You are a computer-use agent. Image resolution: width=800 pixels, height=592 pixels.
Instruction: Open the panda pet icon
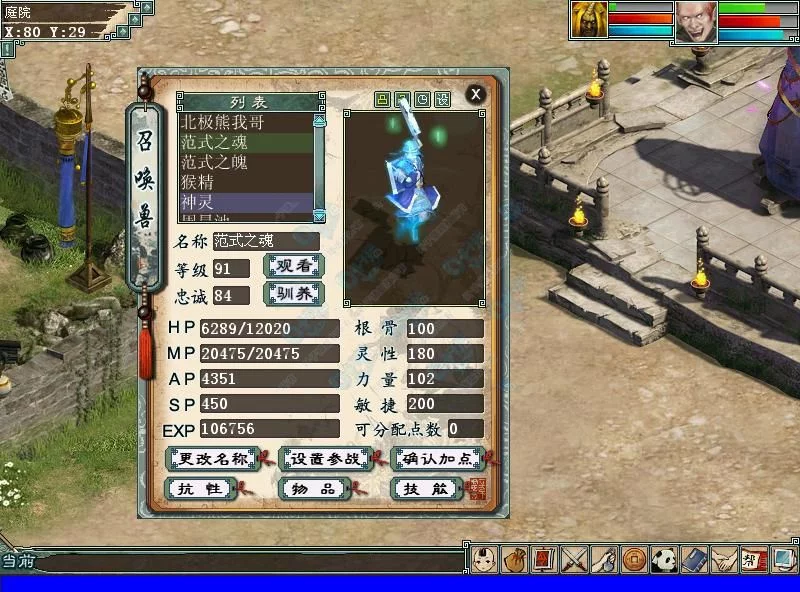(664, 559)
